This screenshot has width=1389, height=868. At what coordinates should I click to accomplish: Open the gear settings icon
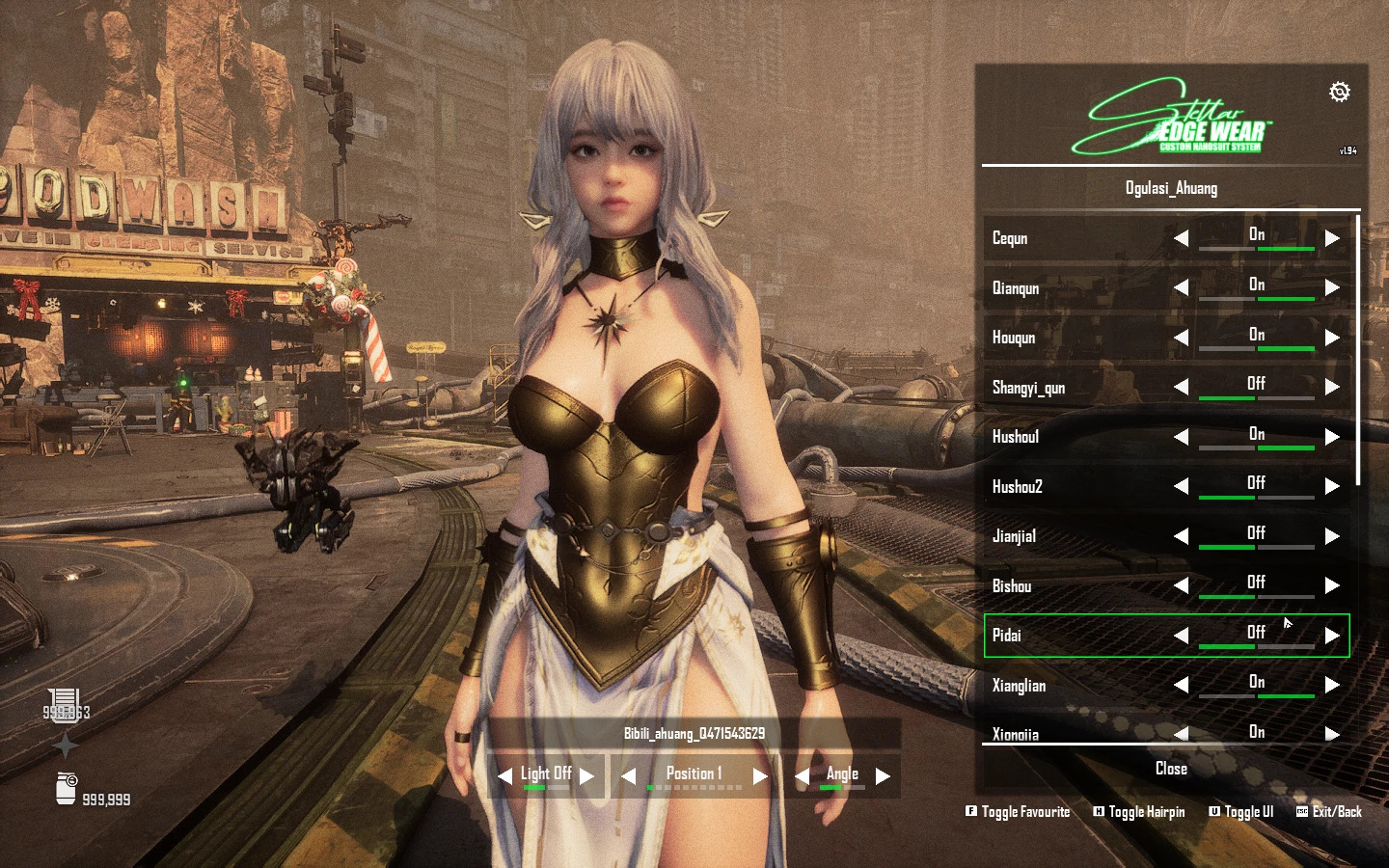tap(1339, 92)
